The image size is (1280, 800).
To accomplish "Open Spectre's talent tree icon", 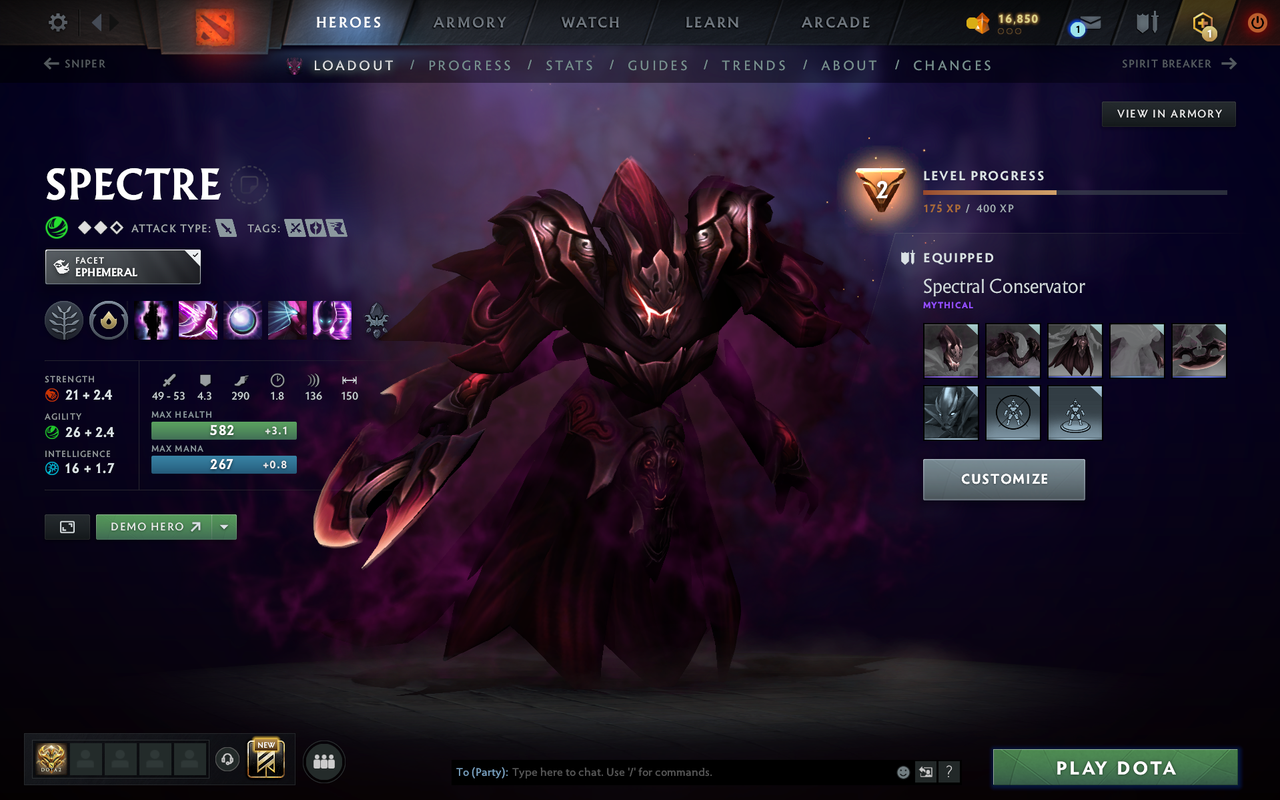I will [64, 320].
